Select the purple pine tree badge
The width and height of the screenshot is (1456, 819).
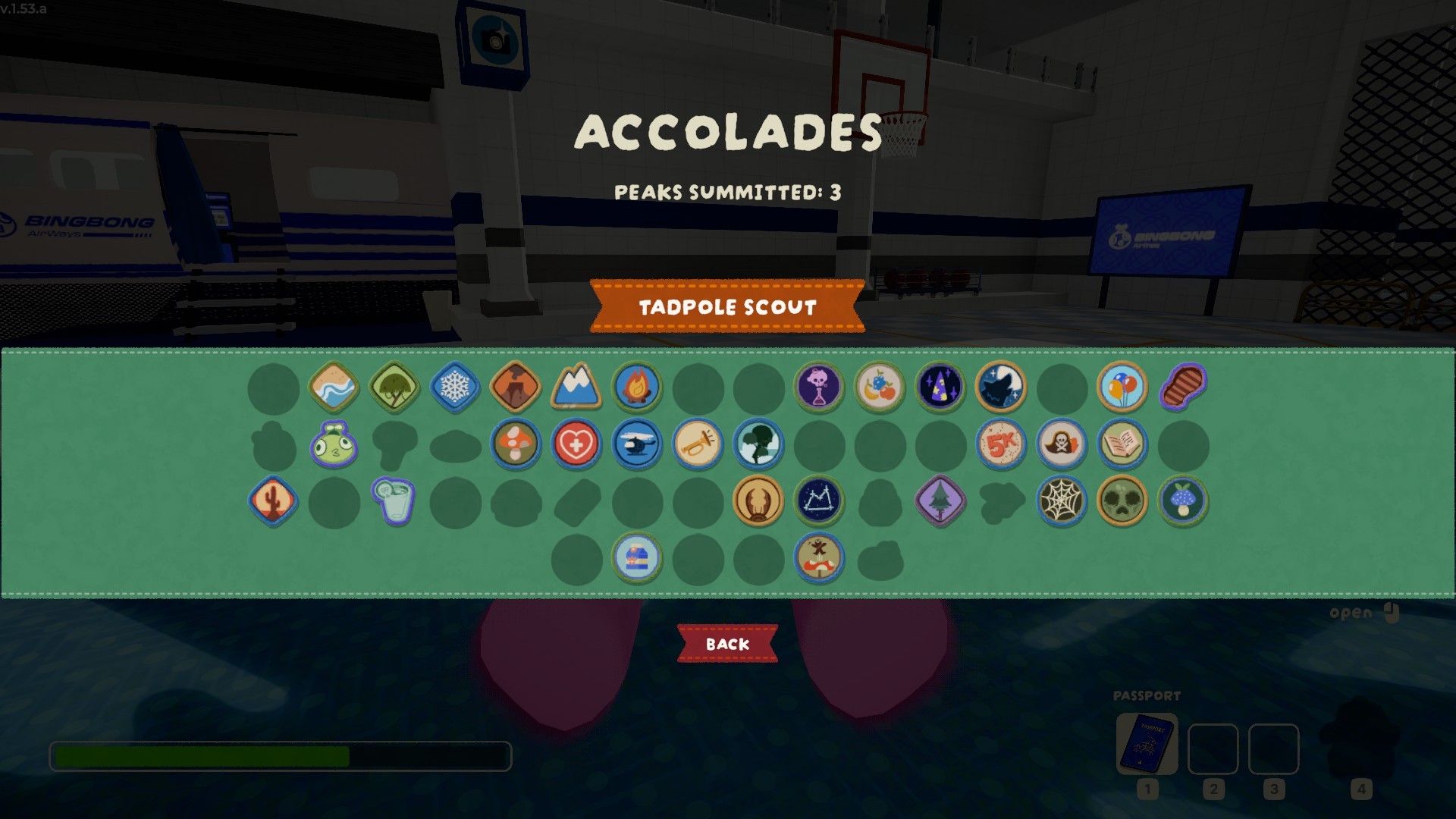pyautogui.click(x=940, y=501)
